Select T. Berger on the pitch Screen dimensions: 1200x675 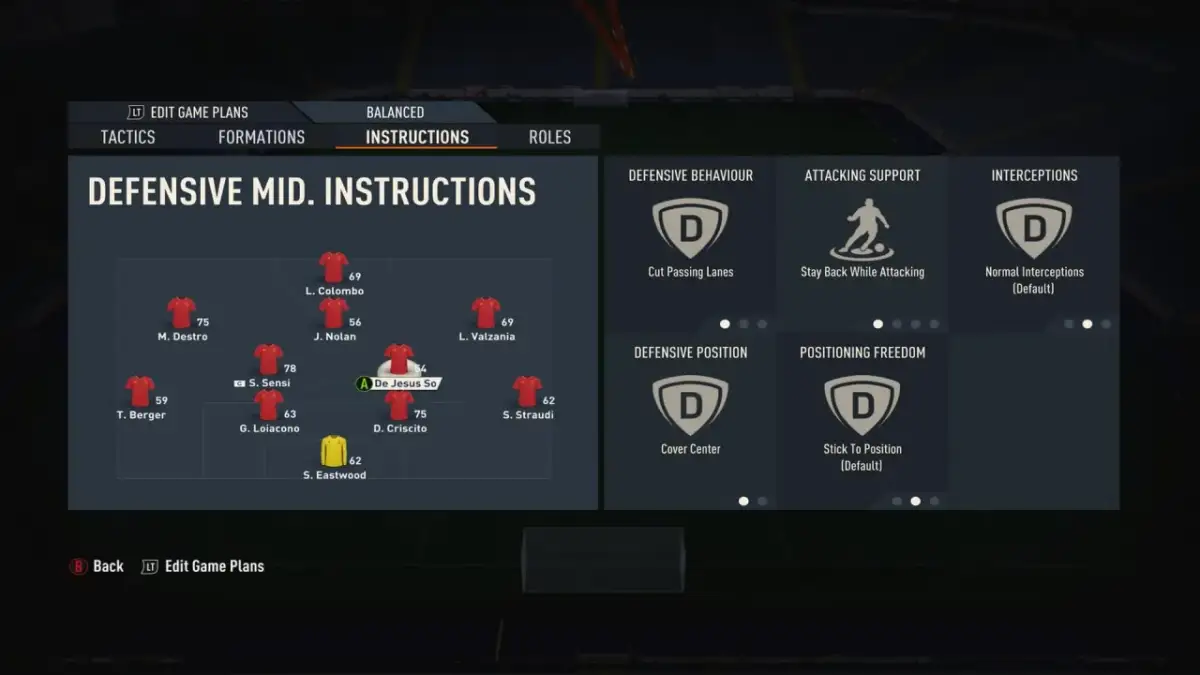tap(140, 391)
